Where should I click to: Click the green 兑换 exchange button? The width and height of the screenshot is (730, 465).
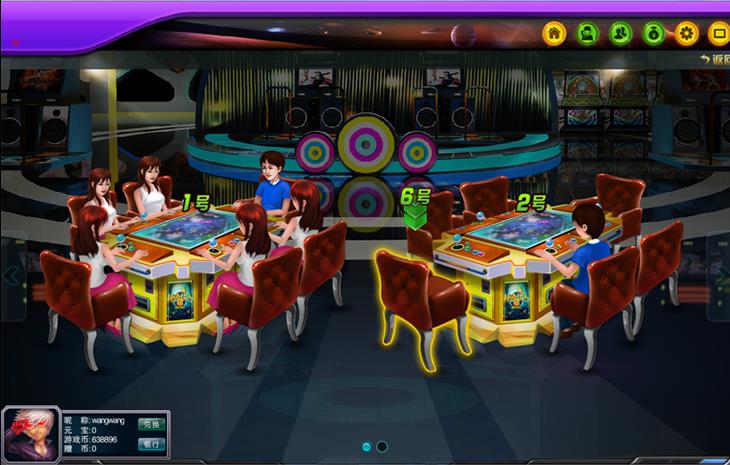click(149, 424)
